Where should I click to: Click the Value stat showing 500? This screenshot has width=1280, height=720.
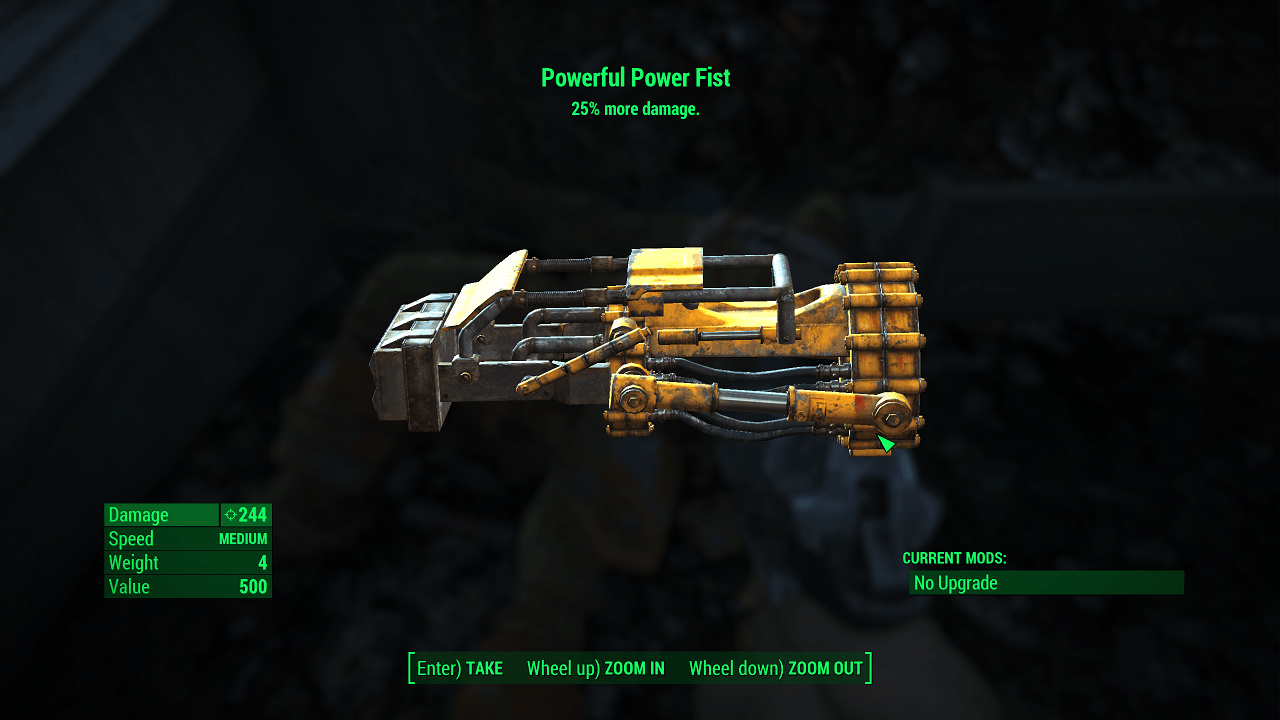[187, 587]
